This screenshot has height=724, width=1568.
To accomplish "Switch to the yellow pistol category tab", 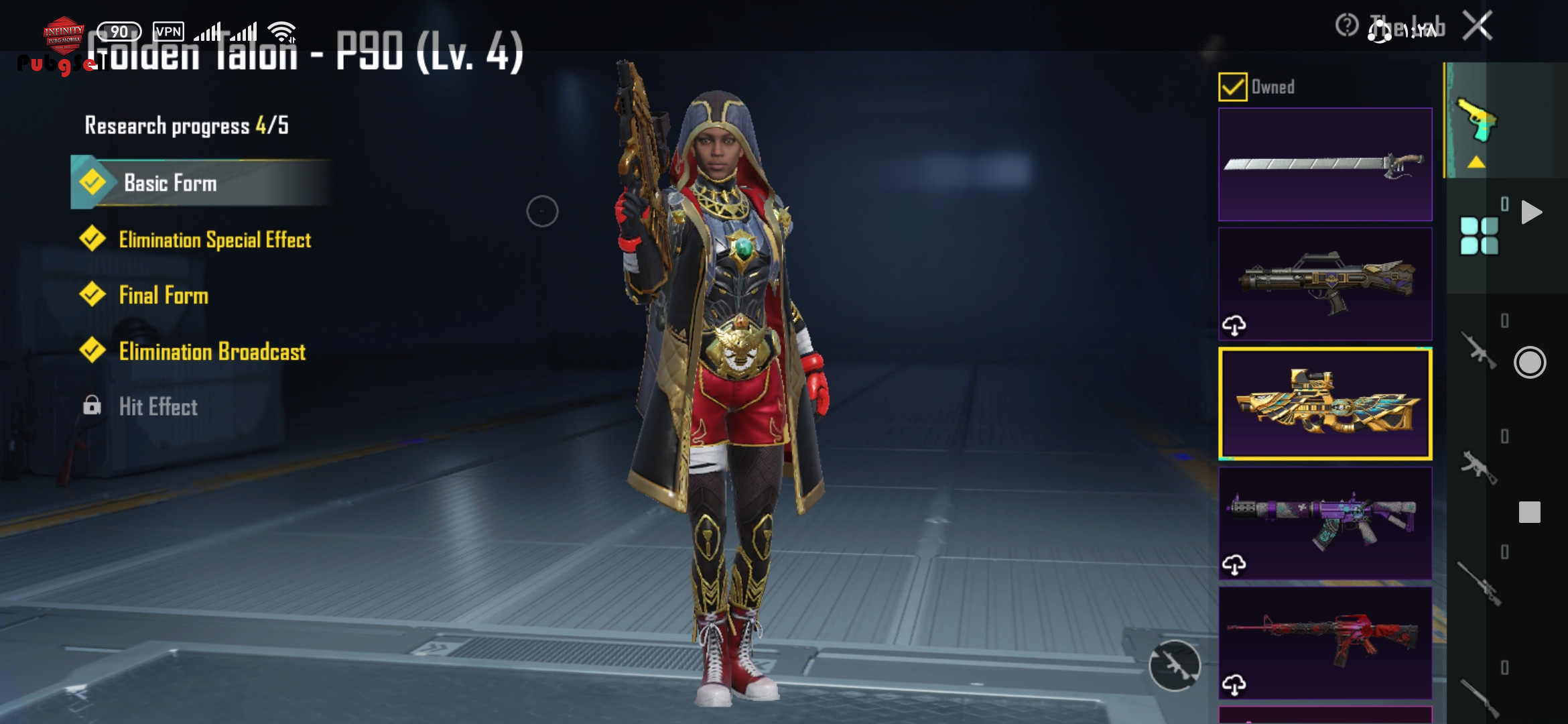I will click(x=1476, y=121).
